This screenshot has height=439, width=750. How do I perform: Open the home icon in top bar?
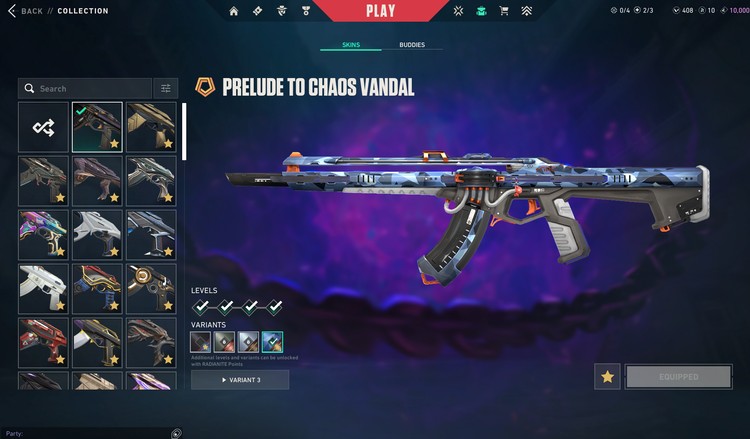(234, 12)
